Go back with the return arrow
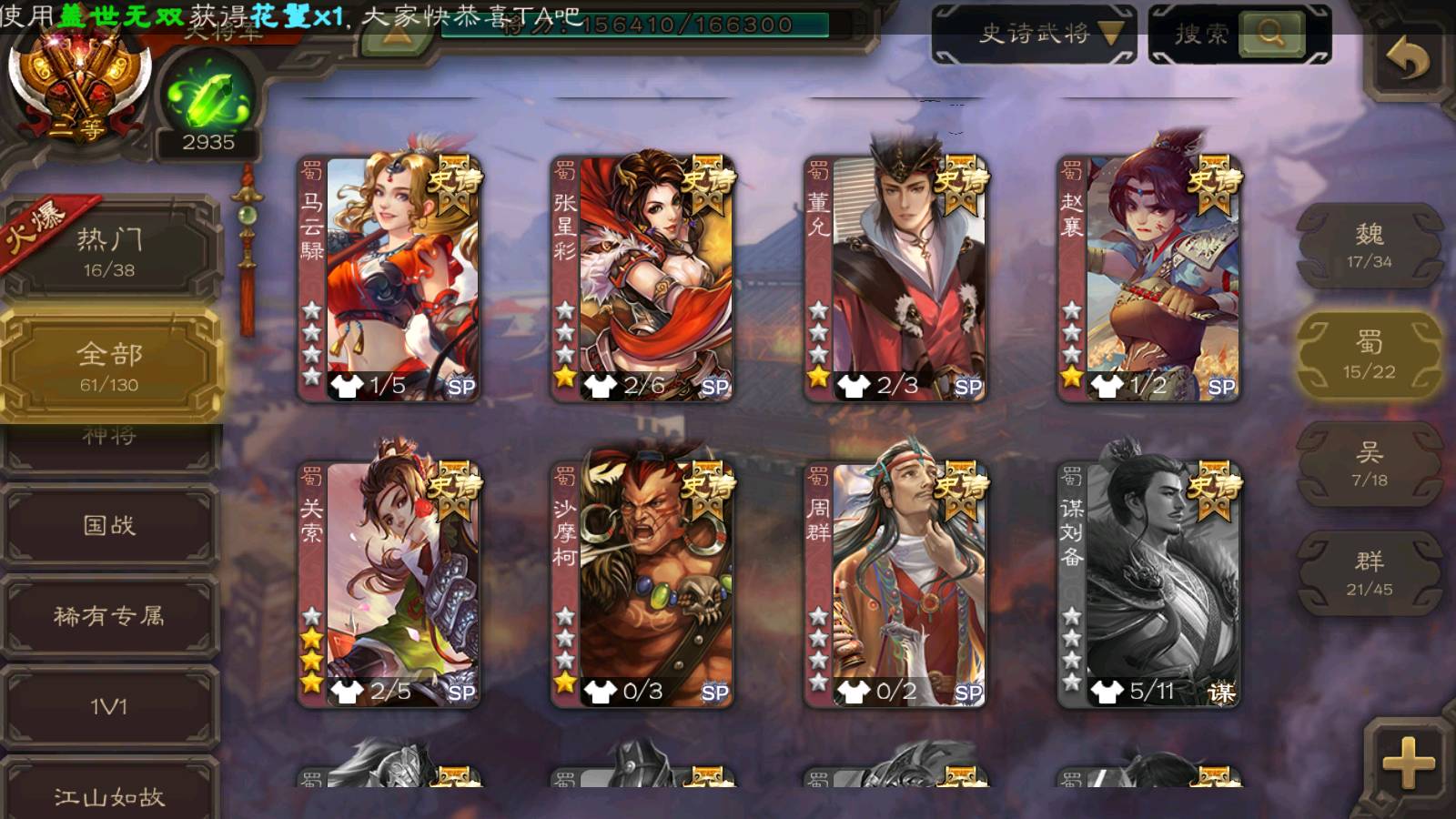1456x819 pixels. coord(1407,61)
